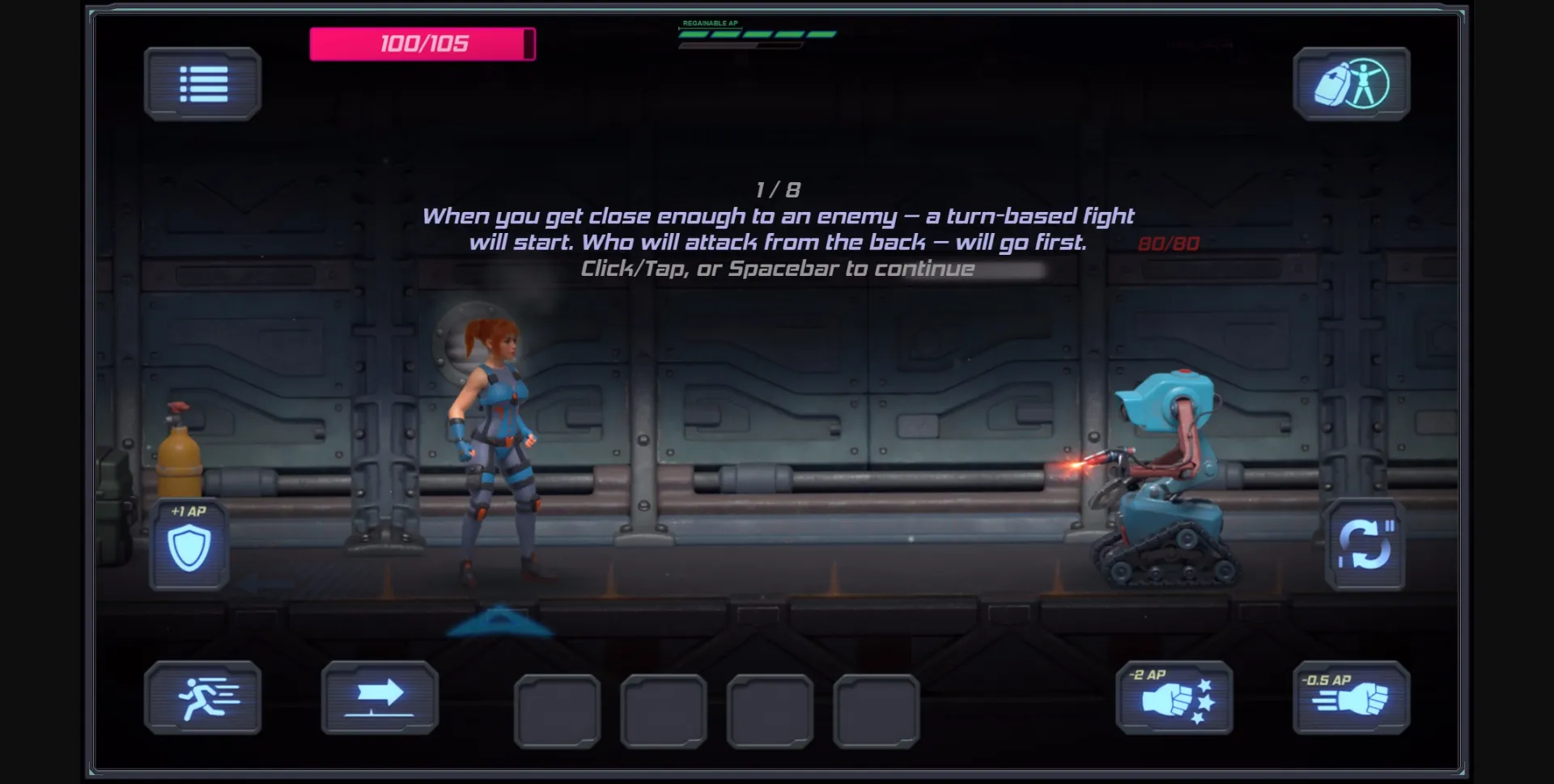1554x784 pixels.
Task: Select the -2 AP heavy punch attack
Action: click(x=1174, y=697)
